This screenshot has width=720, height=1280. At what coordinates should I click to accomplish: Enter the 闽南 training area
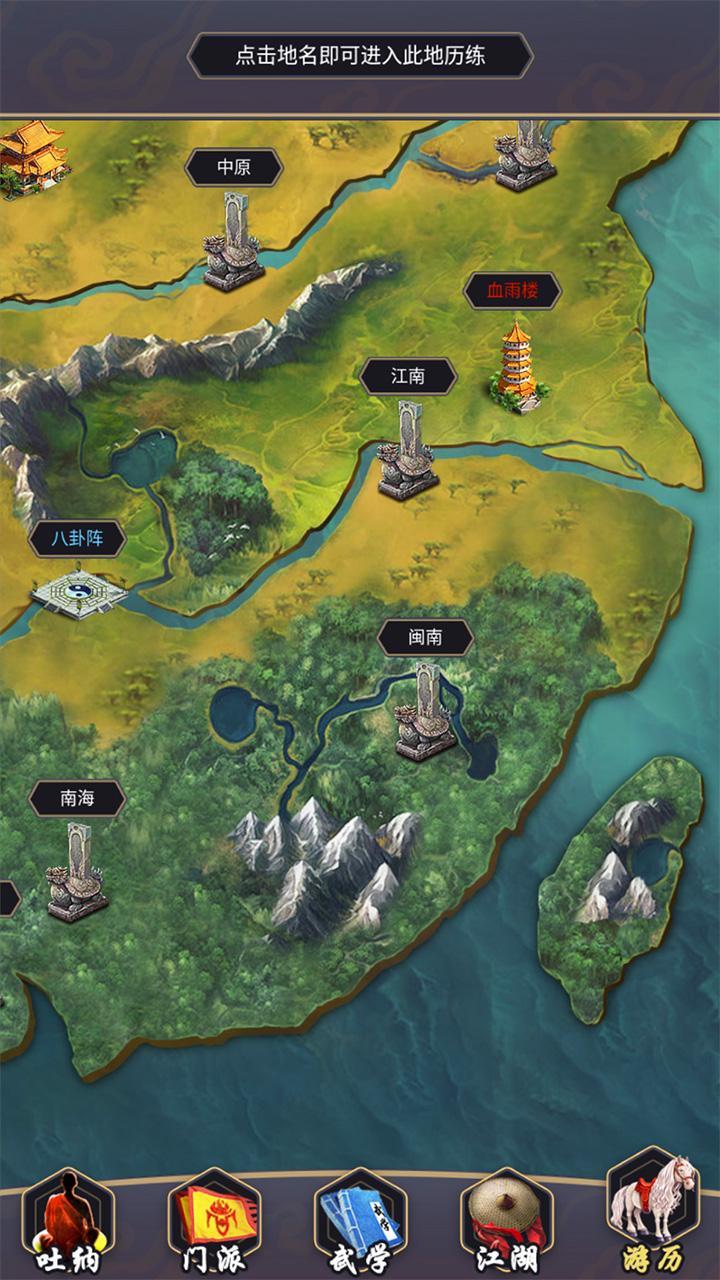click(x=425, y=637)
